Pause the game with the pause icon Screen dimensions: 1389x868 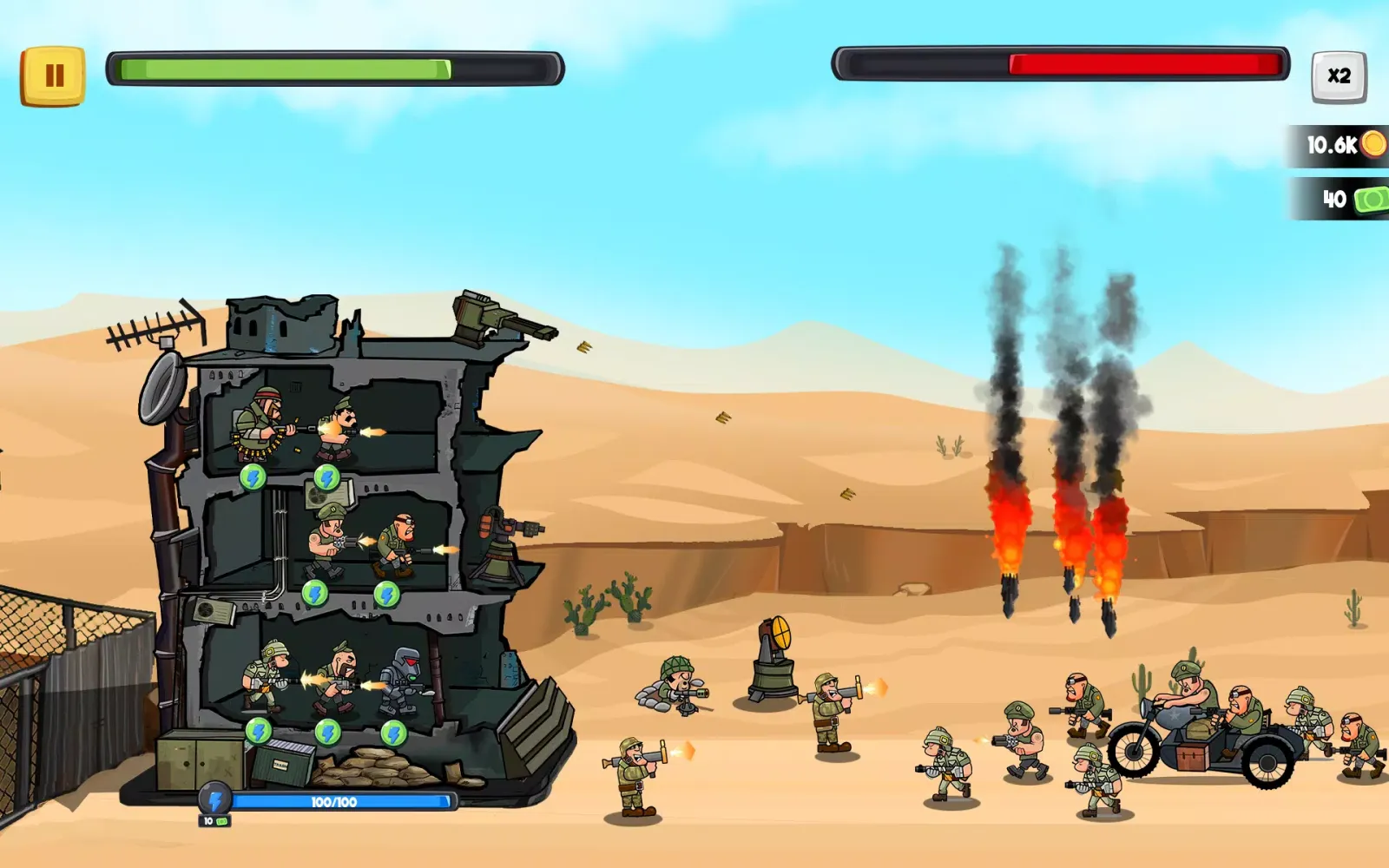[x=56, y=74]
